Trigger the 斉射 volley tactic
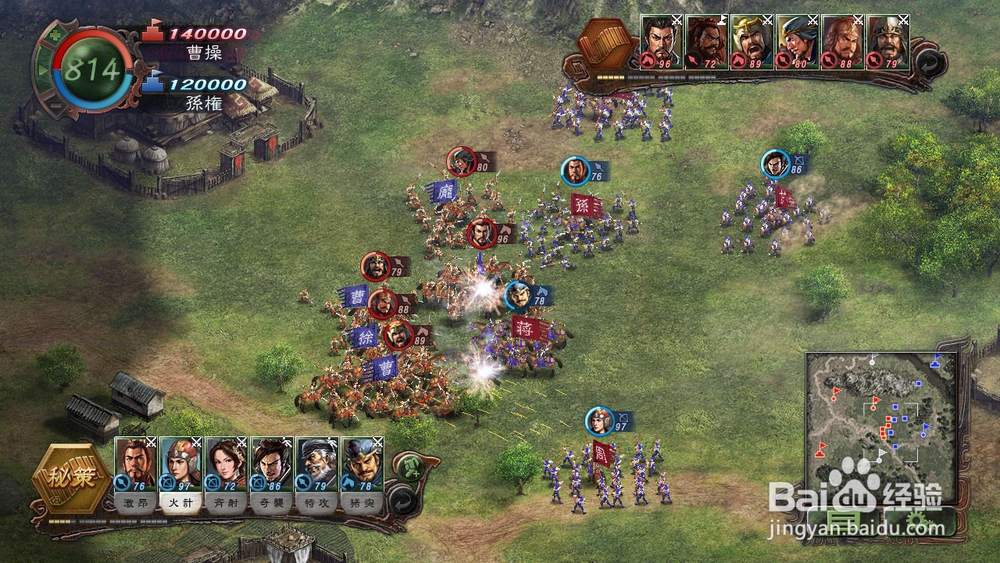The width and height of the screenshot is (1000, 563). pyautogui.click(x=226, y=504)
